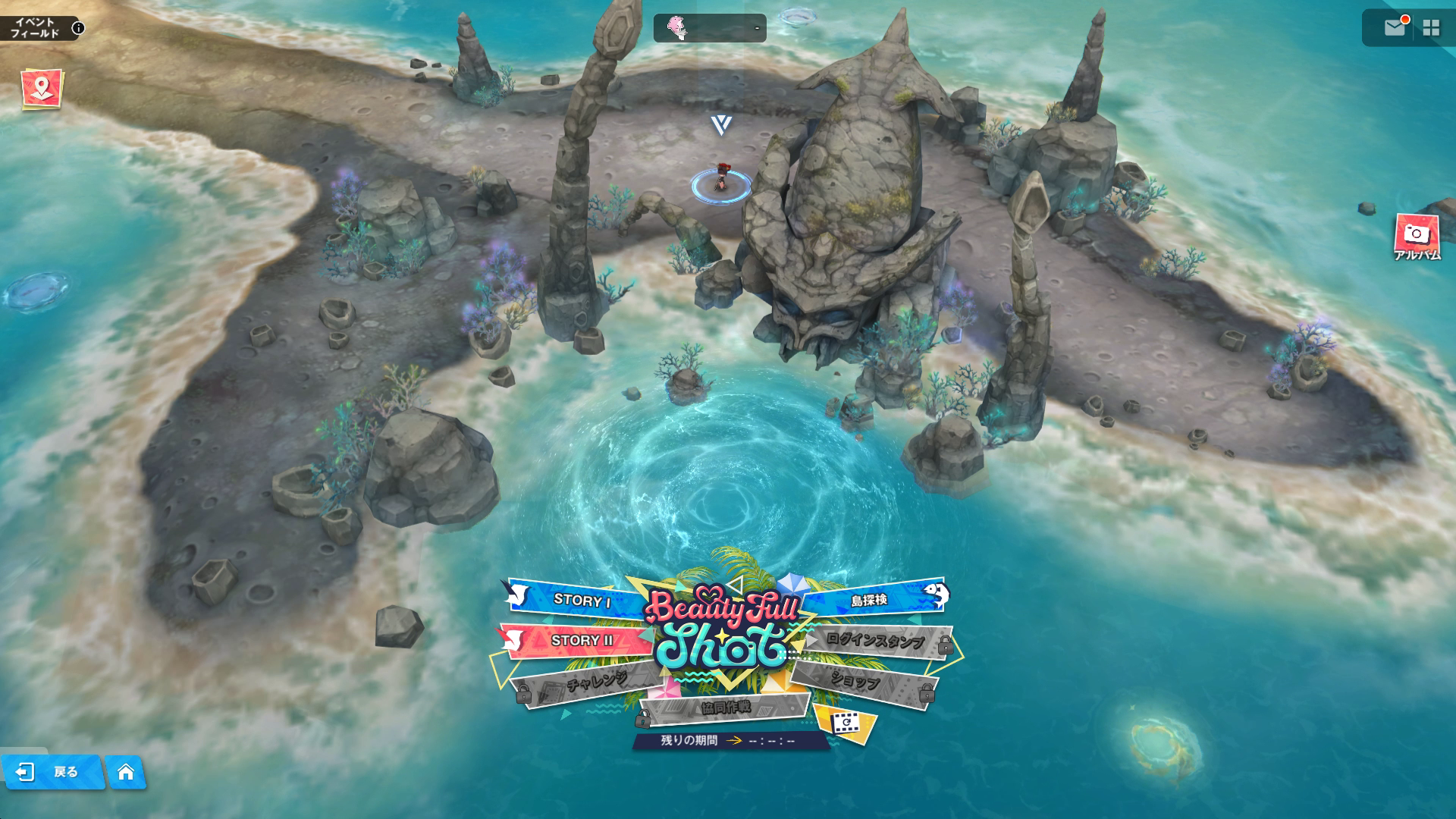Open the アルバム camera album
1456x819 pixels.
(x=1416, y=237)
